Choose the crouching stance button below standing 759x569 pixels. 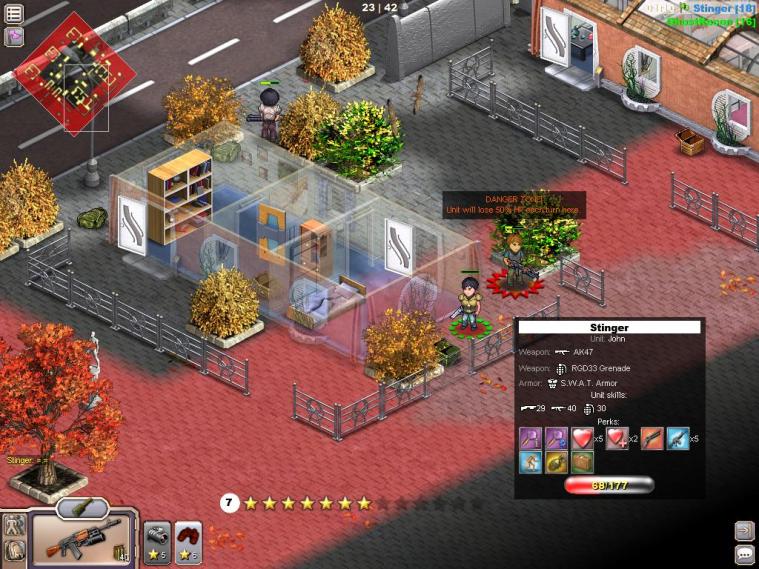(x=15, y=549)
